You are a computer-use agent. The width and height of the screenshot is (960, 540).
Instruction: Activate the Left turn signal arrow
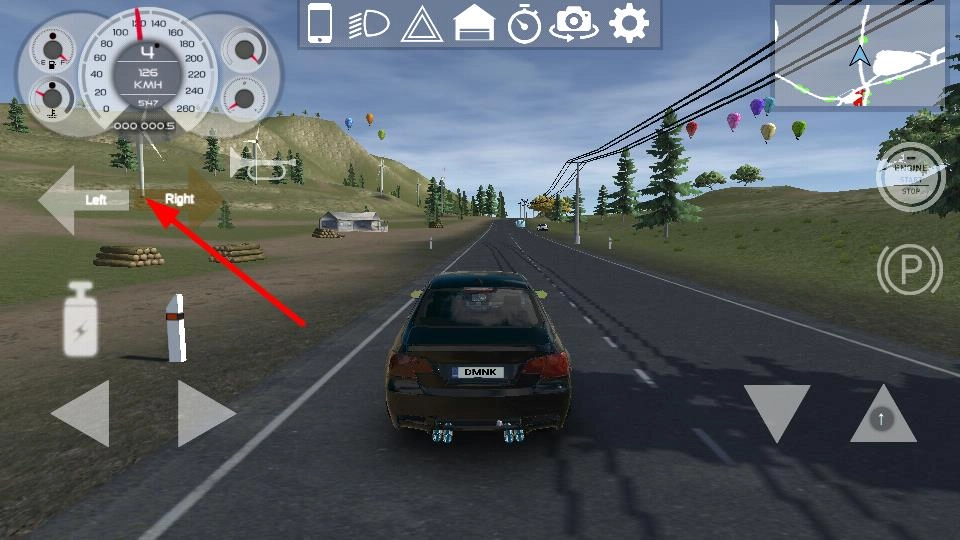tap(82, 200)
